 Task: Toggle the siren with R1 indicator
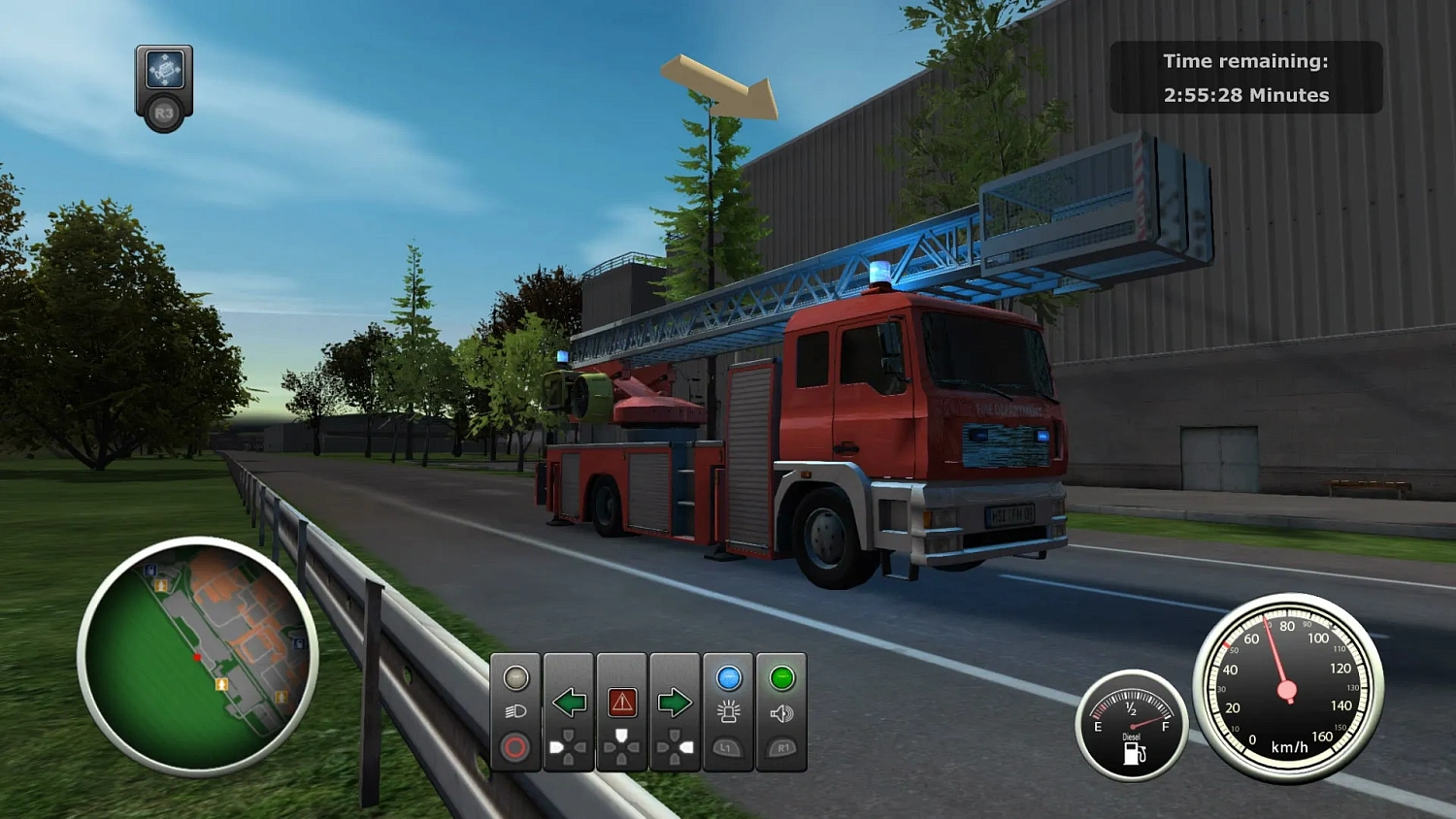point(782,747)
